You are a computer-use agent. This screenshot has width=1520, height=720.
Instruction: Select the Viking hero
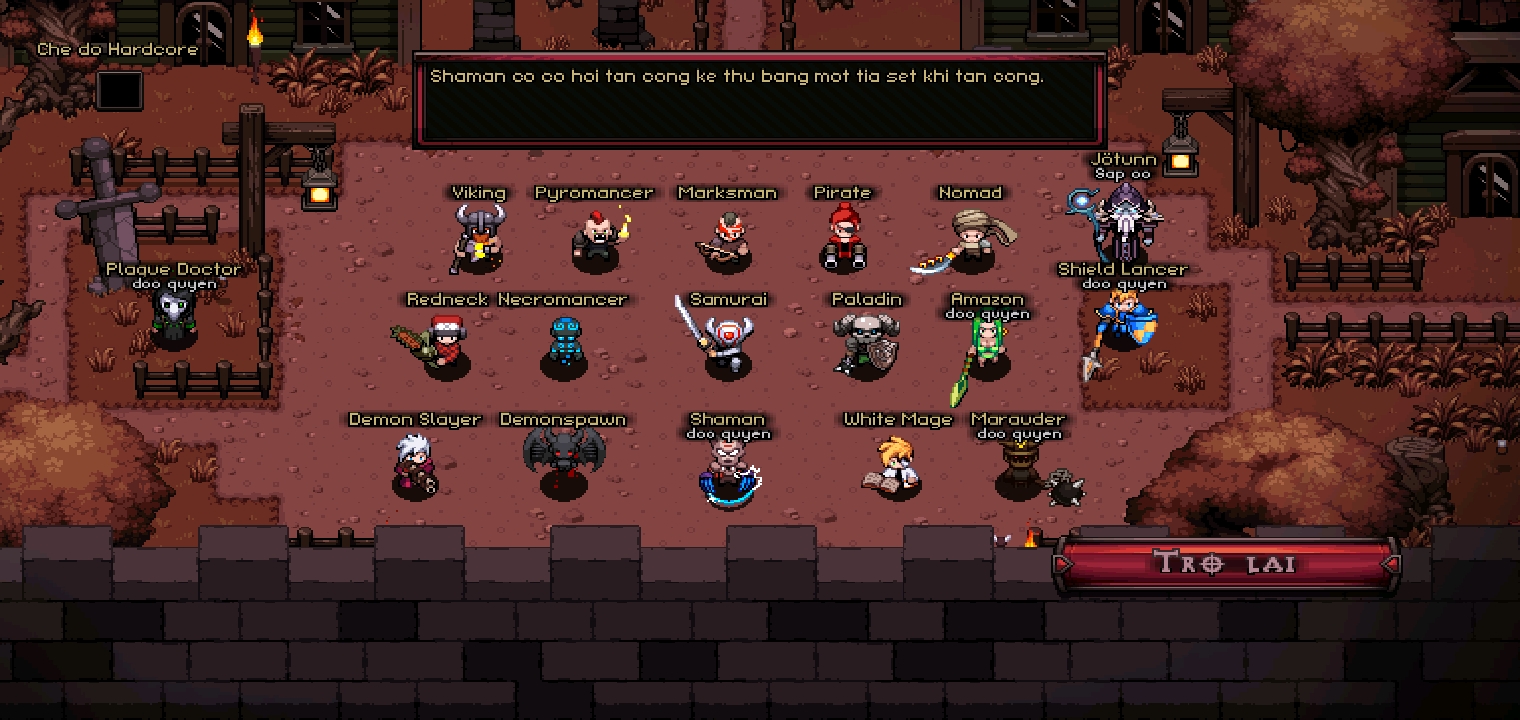(479, 240)
